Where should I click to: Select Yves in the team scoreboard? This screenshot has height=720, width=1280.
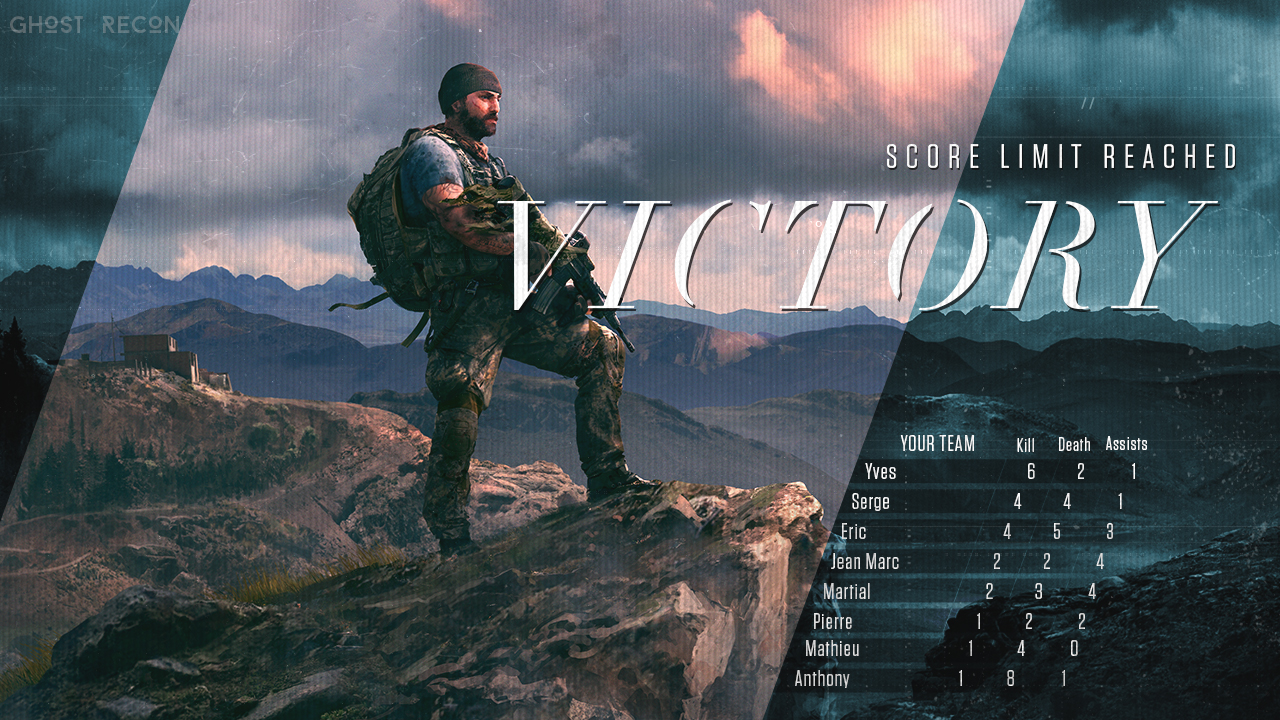[880, 472]
